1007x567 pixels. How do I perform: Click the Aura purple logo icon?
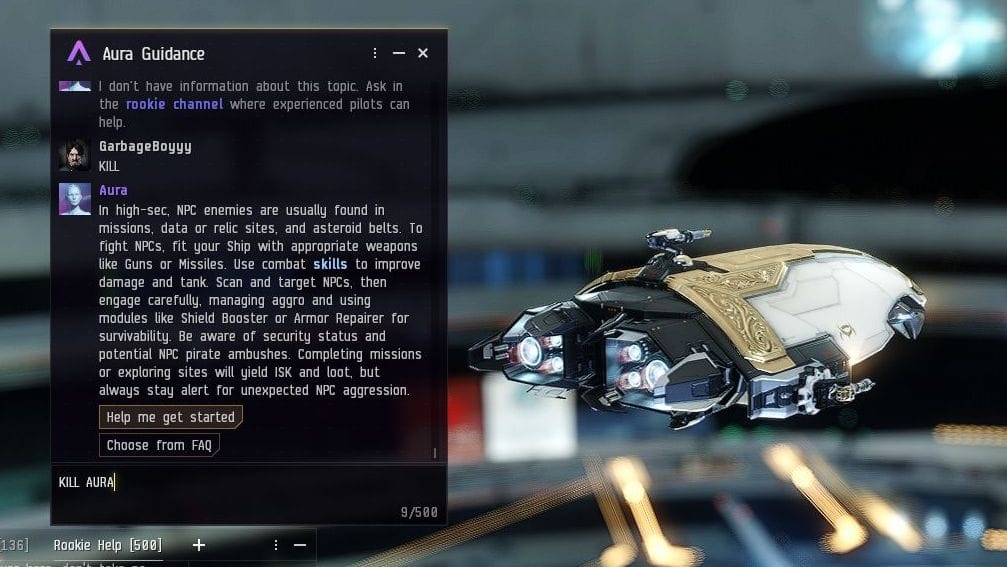click(x=78, y=53)
